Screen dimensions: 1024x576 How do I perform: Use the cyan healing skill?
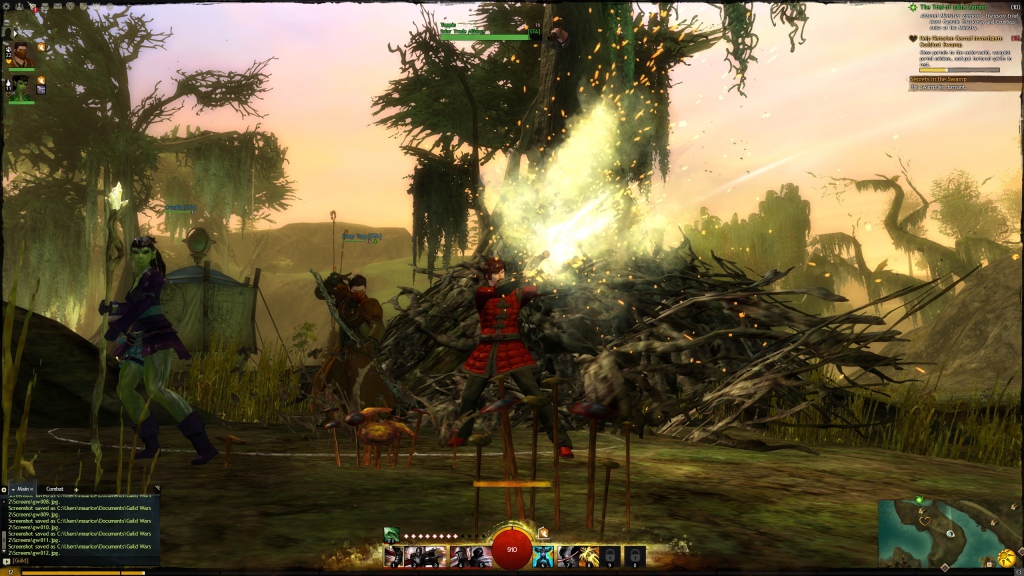(543, 556)
